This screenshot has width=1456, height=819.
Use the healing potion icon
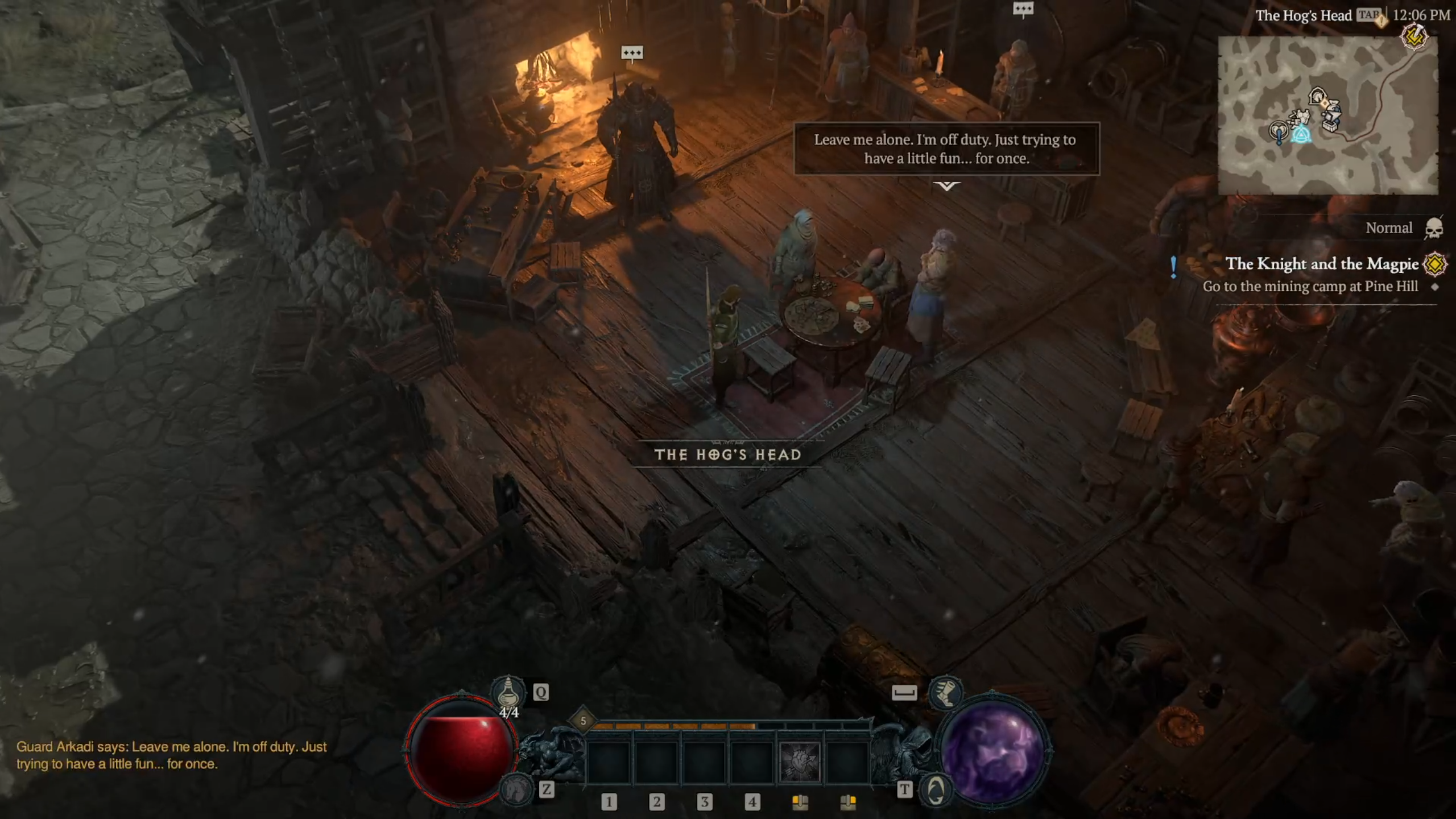(x=508, y=692)
